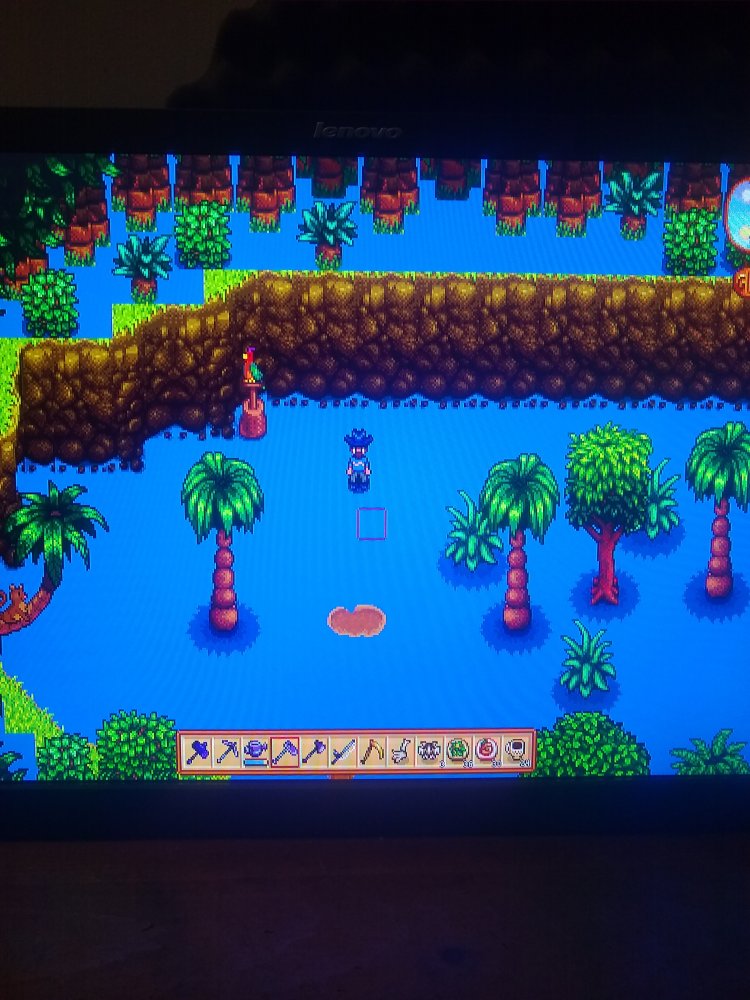
Task: Pick the white tool next to the scythe
Action: 400,751
